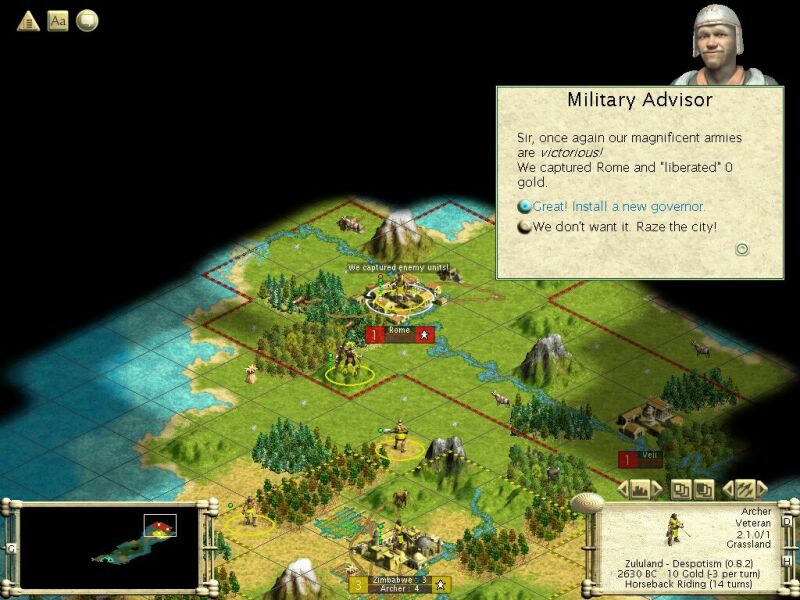
Task: Click the round confirm button in advisor popup
Action: coord(742,250)
